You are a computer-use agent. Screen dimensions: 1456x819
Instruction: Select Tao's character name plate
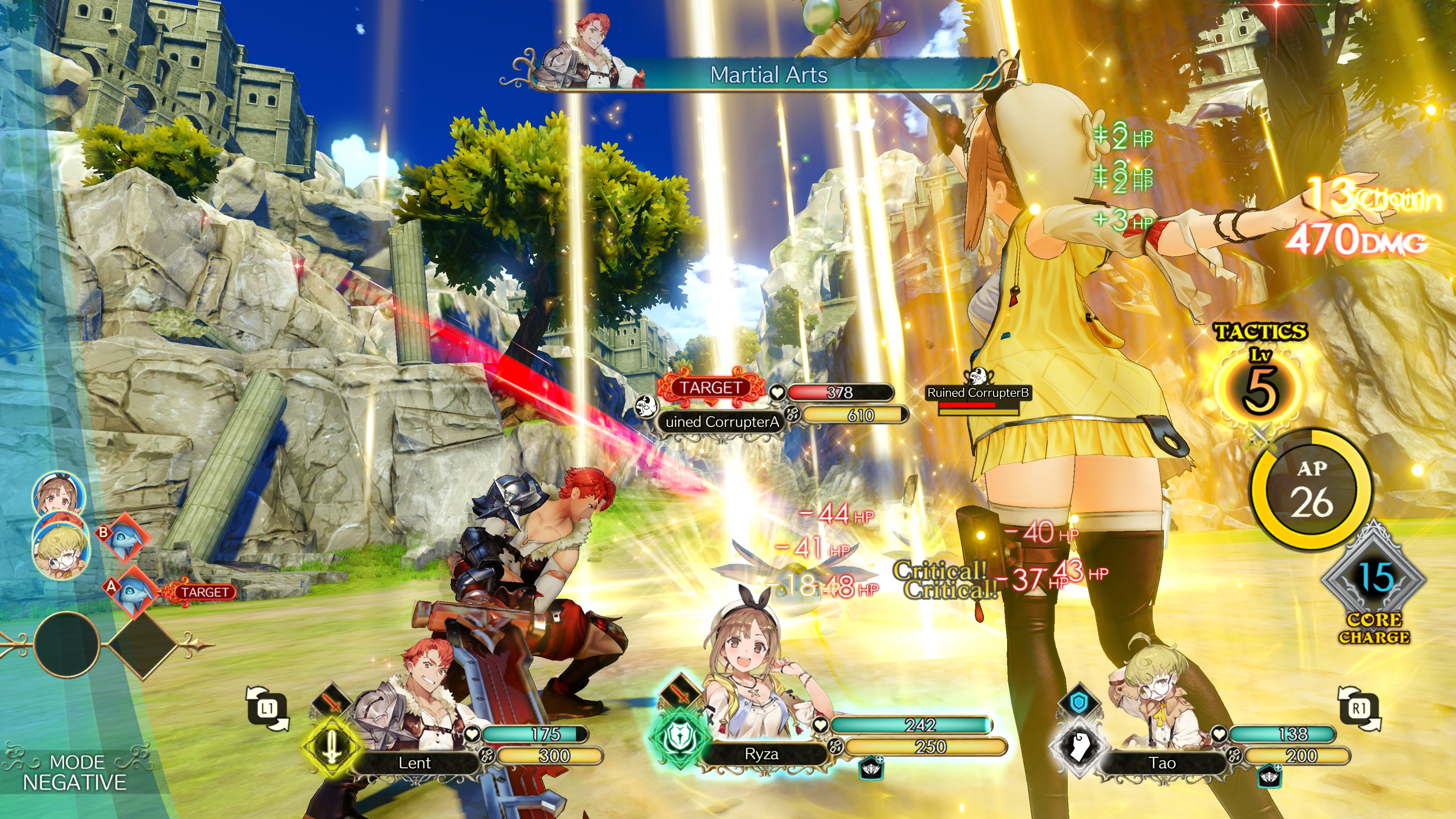(x=1162, y=763)
